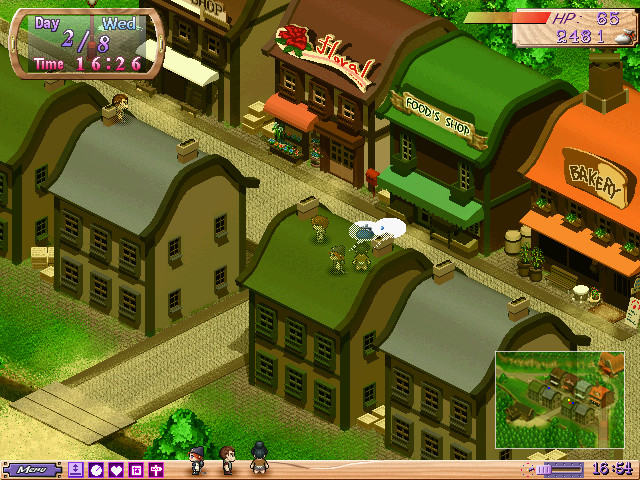
Task: Select the brown-haired character on the bottom bar
Action: [x=227, y=459]
